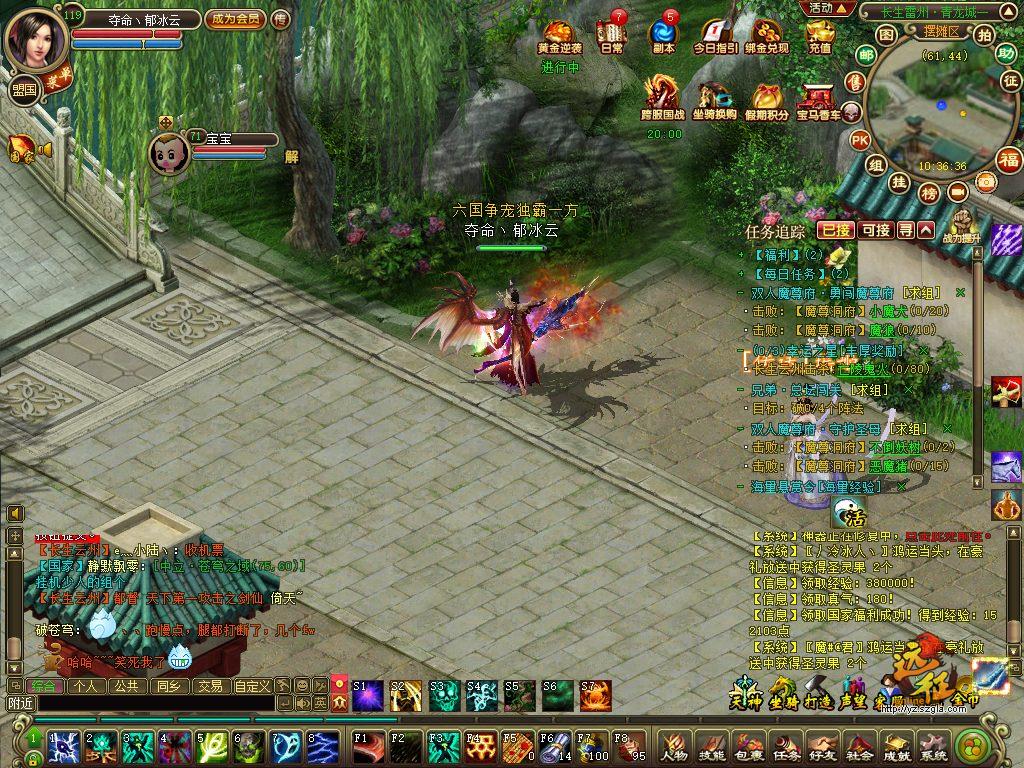Screen dimensions: 1024x768
Task: Switch chat to the 交易 trade channel
Action: click(x=209, y=686)
